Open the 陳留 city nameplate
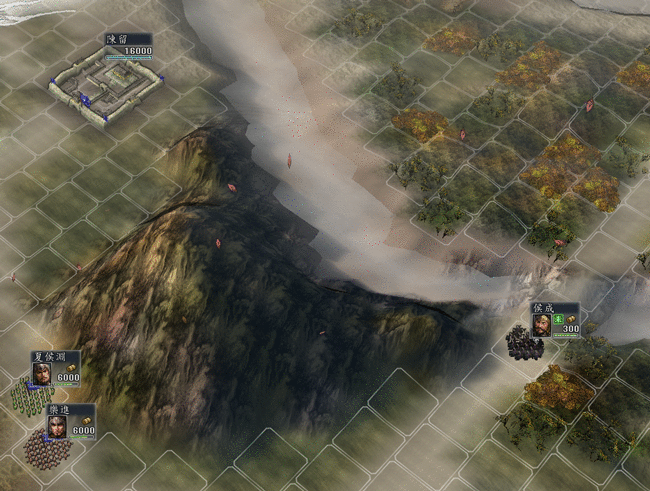This screenshot has height=491, width=650. point(128,46)
